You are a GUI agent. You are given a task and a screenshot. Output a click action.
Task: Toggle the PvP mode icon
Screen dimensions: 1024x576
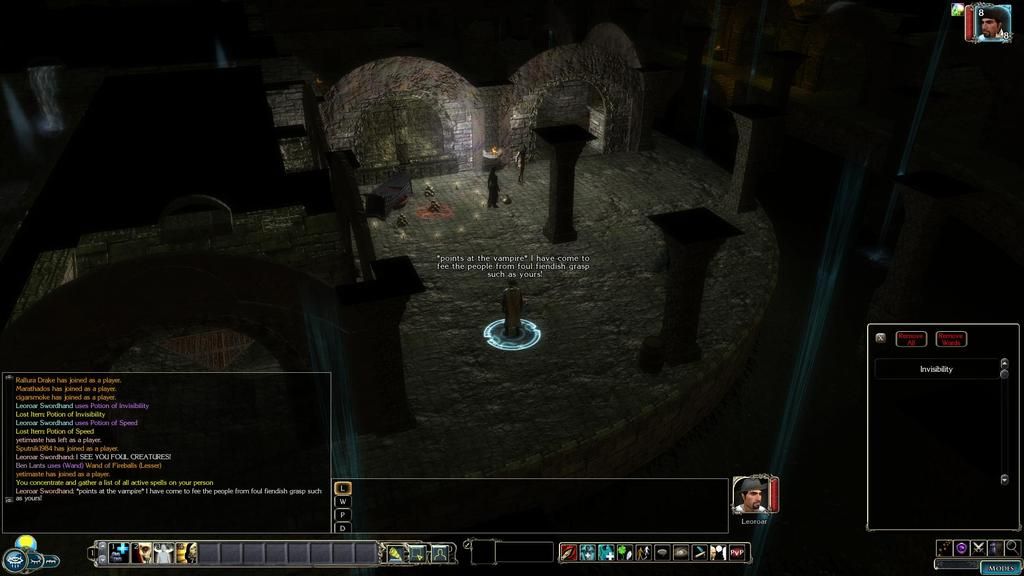738,552
